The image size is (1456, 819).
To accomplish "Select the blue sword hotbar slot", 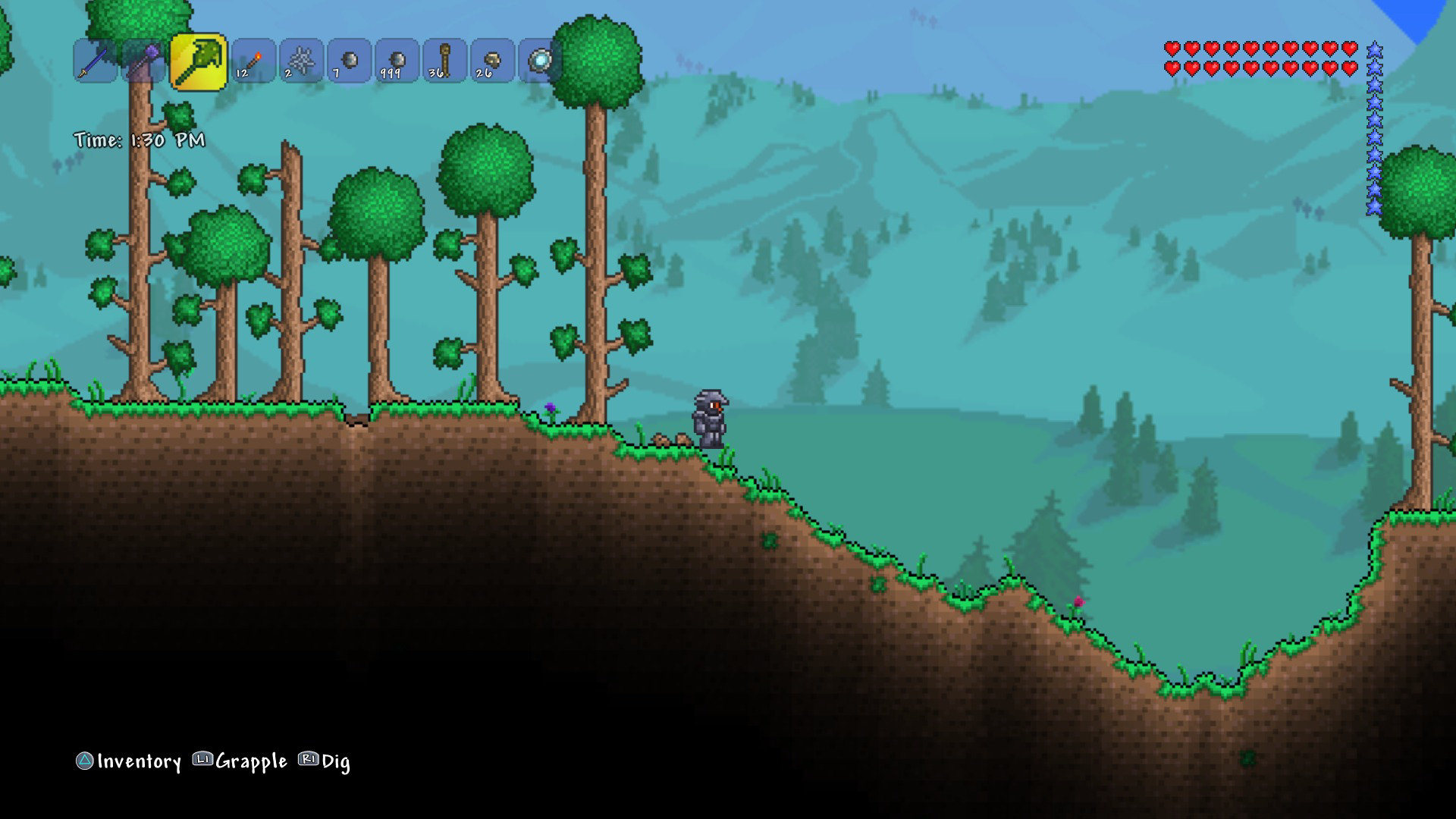I will (x=96, y=61).
